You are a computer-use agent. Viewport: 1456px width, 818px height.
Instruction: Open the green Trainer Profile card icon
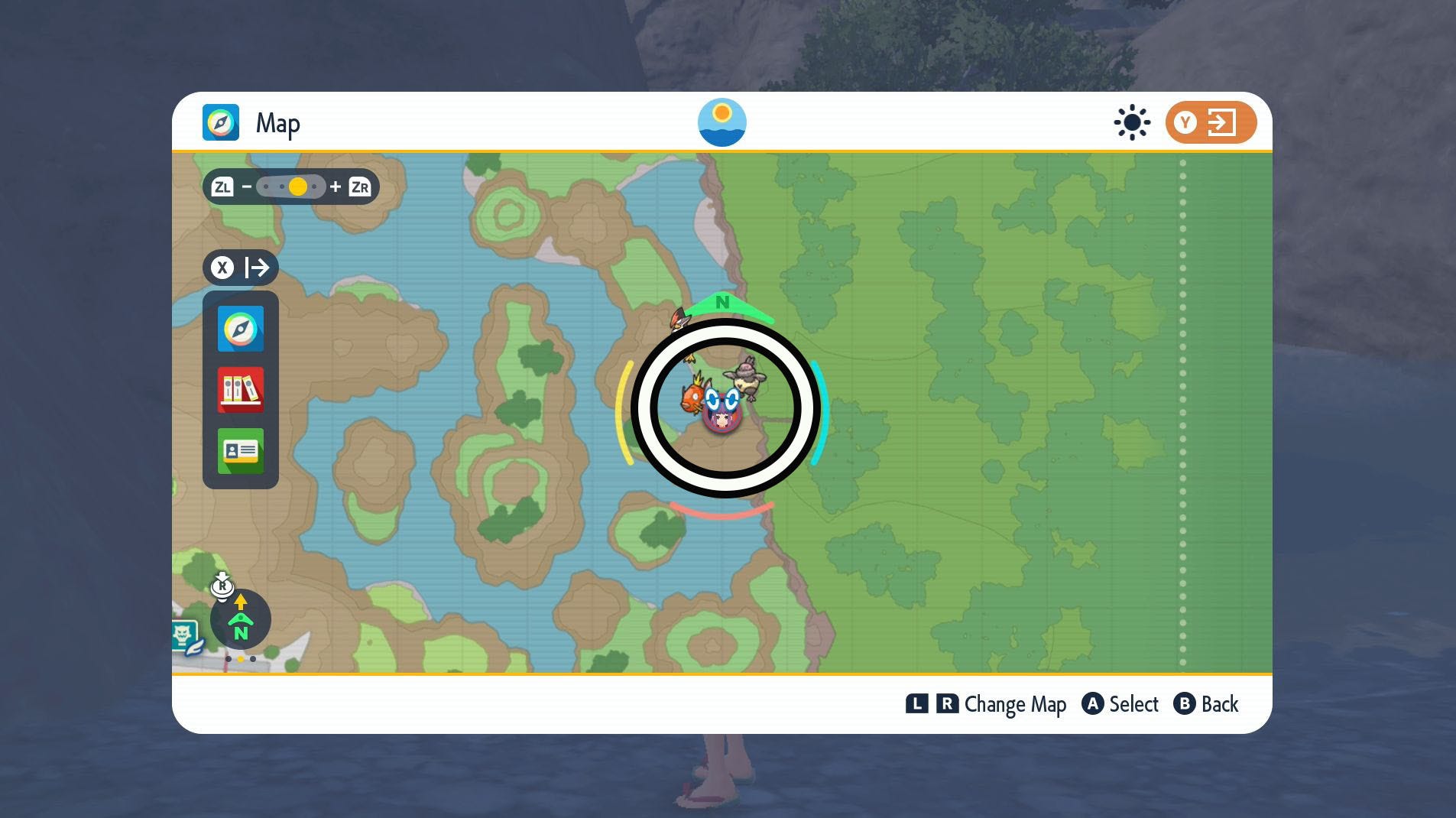click(240, 451)
